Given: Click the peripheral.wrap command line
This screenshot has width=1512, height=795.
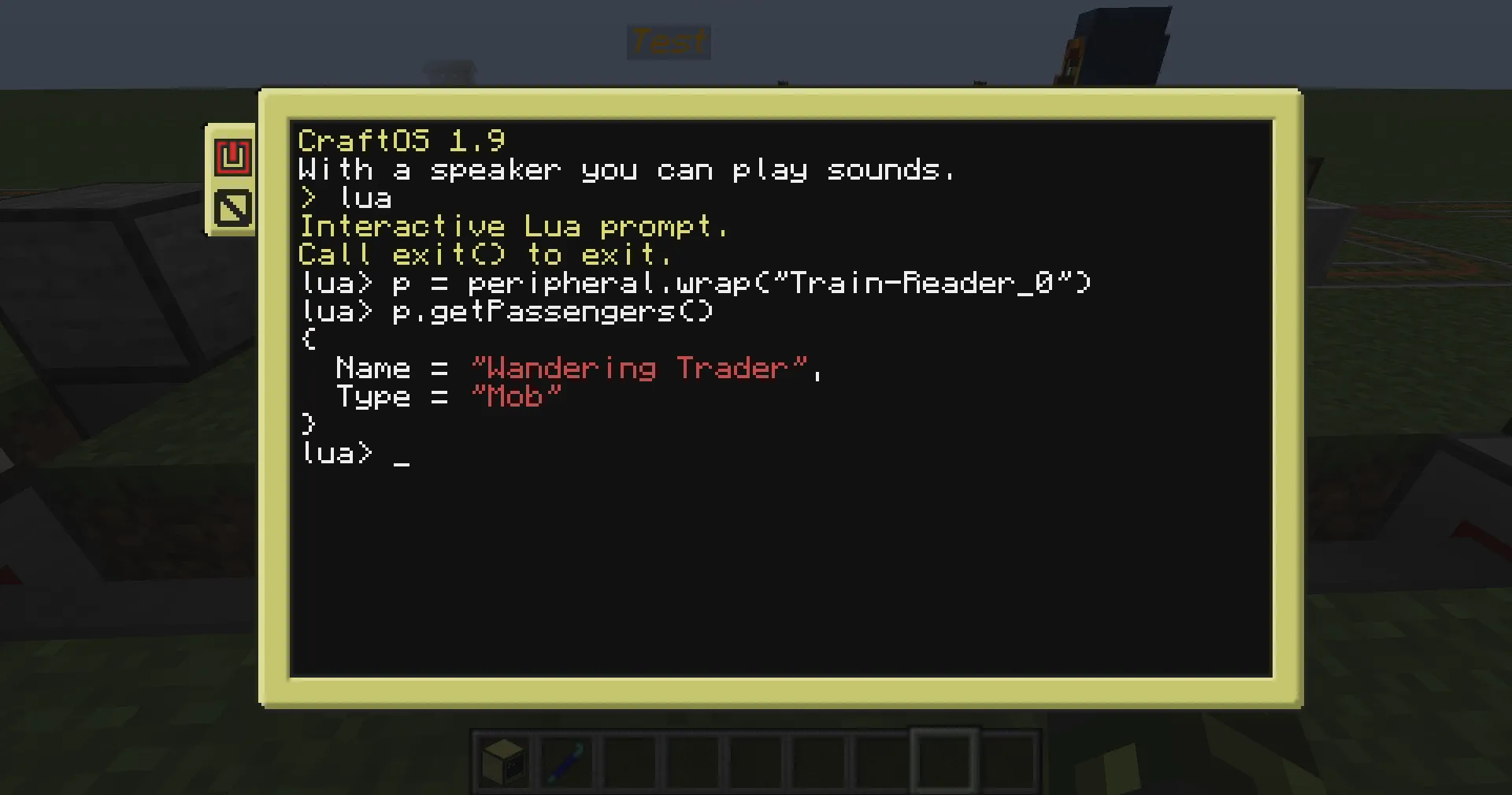Looking at the screenshot, I should point(693,283).
